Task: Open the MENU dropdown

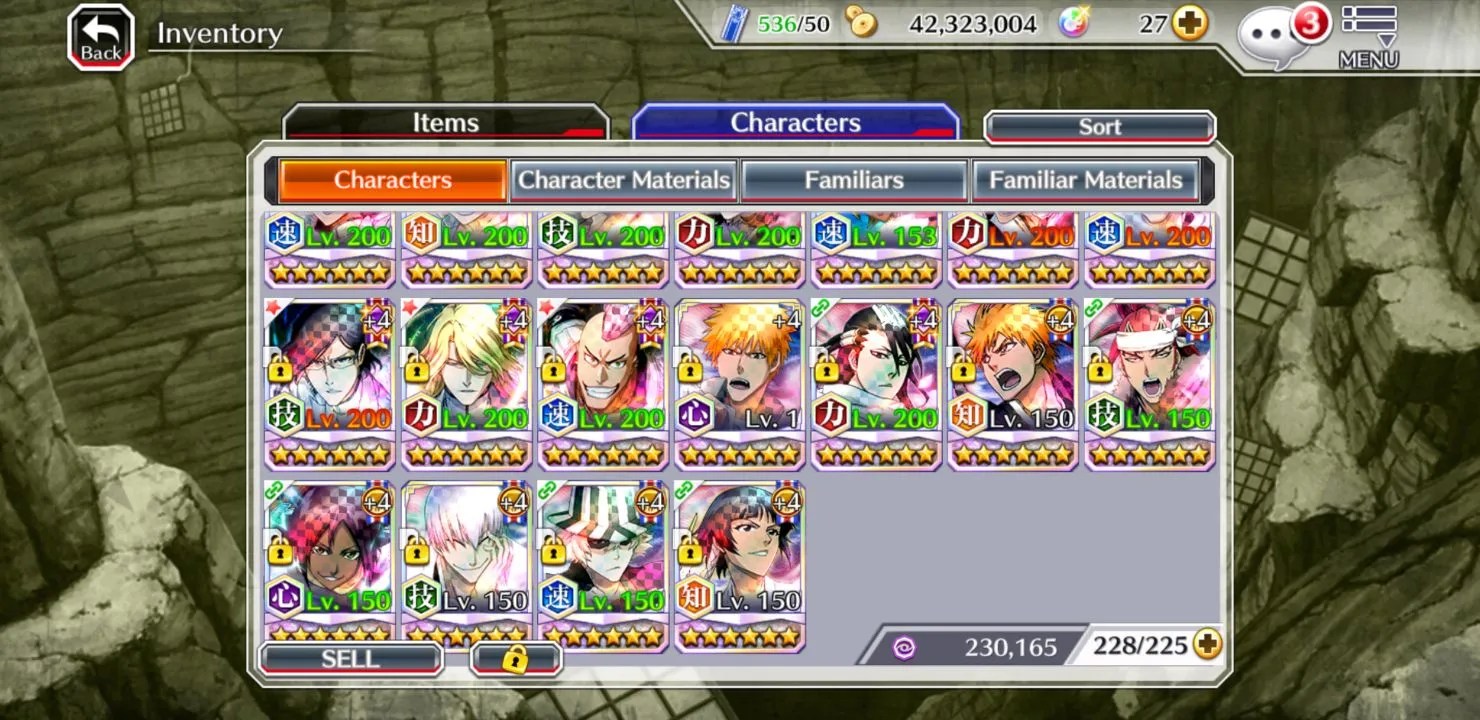Action: point(1368,38)
